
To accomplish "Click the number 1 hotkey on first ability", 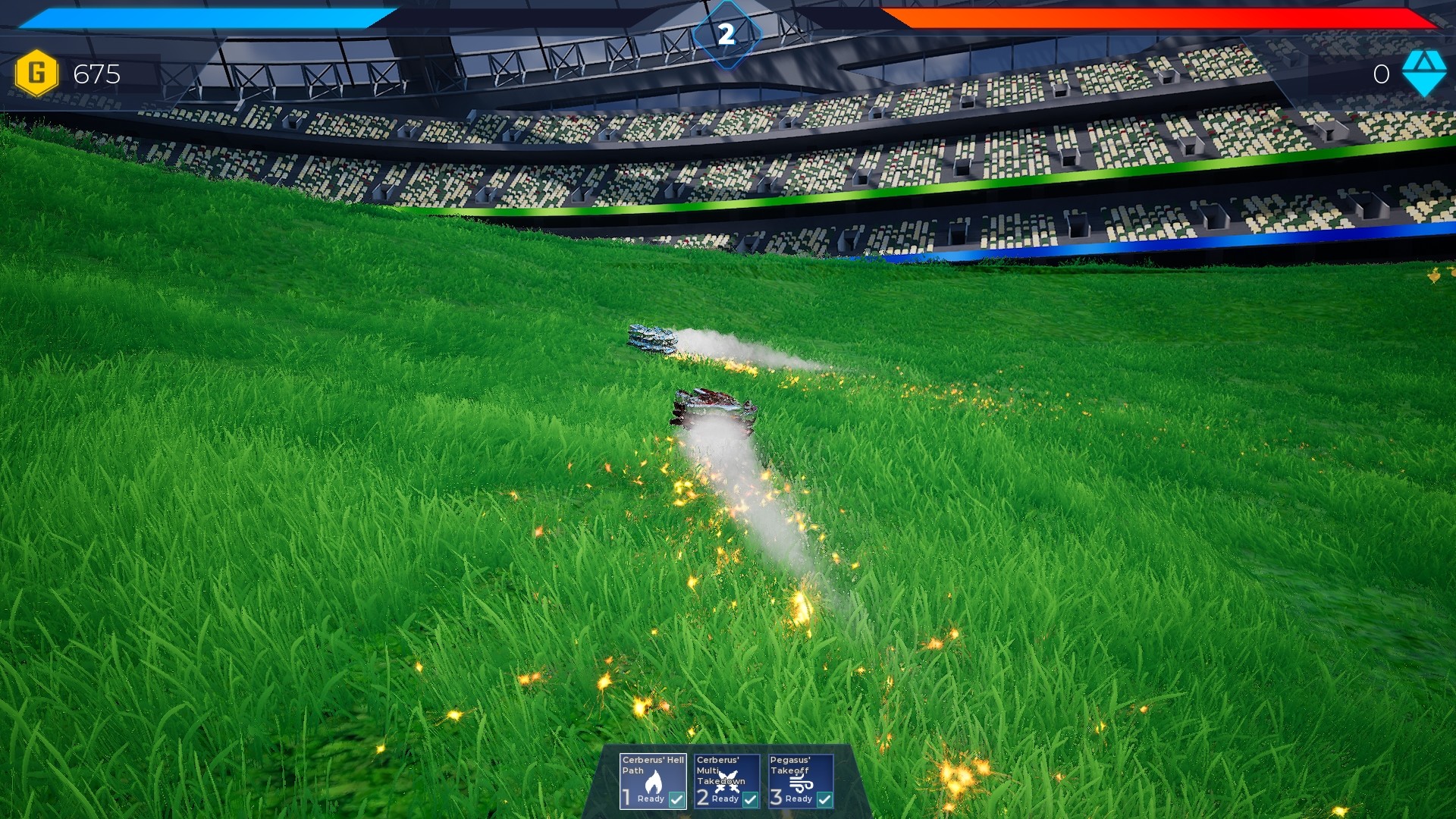I will pos(626,798).
